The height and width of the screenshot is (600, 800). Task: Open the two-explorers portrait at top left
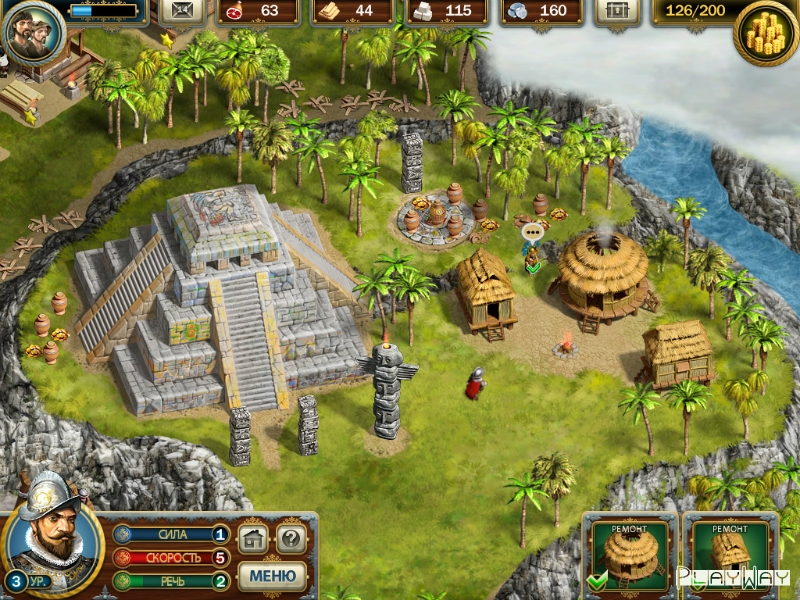[x=33, y=32]
